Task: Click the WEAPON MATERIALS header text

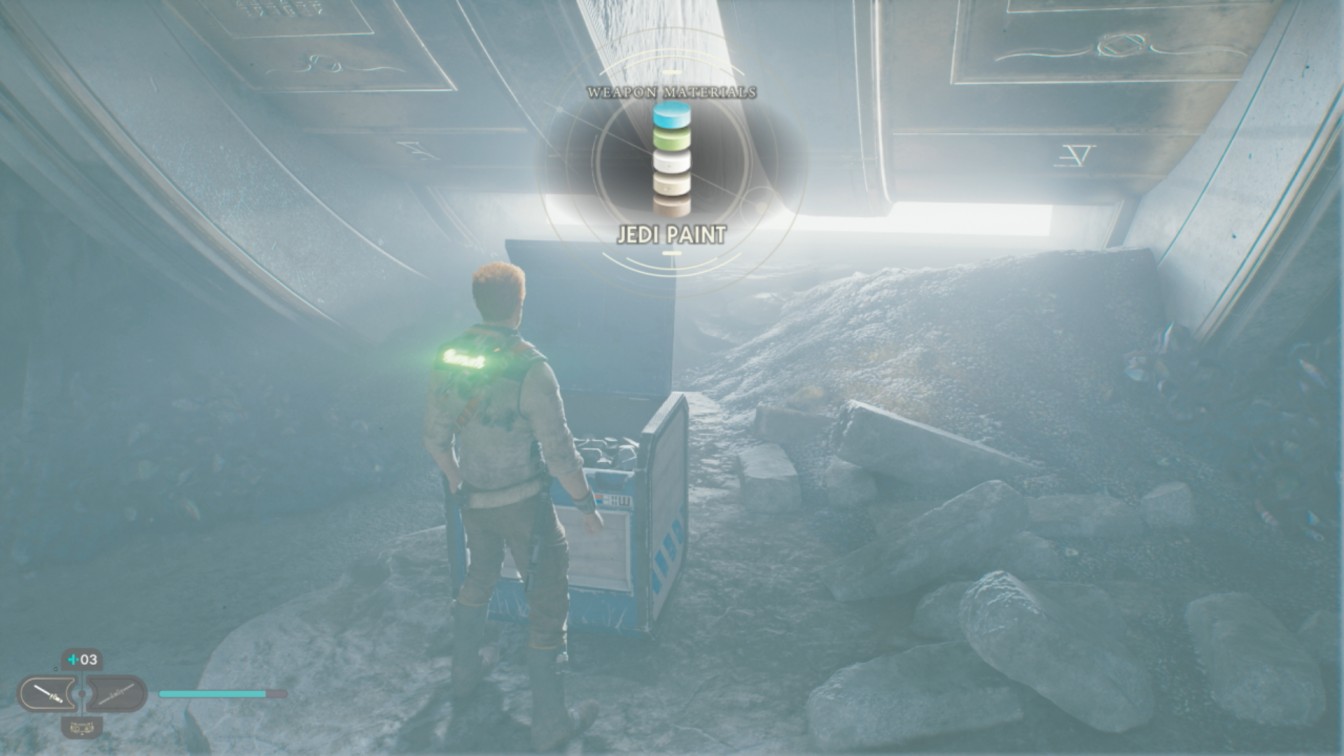Action: 671,92
